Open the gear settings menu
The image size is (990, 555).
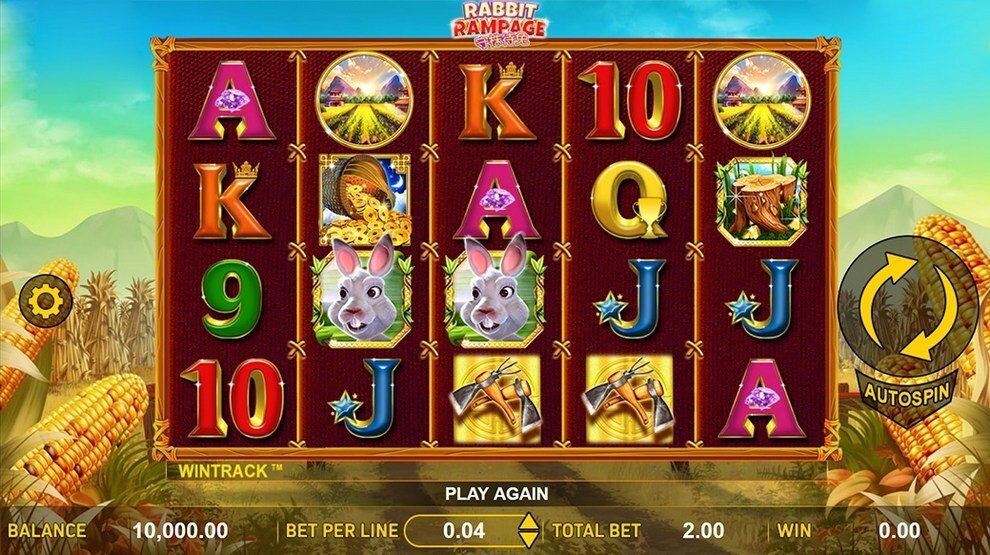click(43, 300)
